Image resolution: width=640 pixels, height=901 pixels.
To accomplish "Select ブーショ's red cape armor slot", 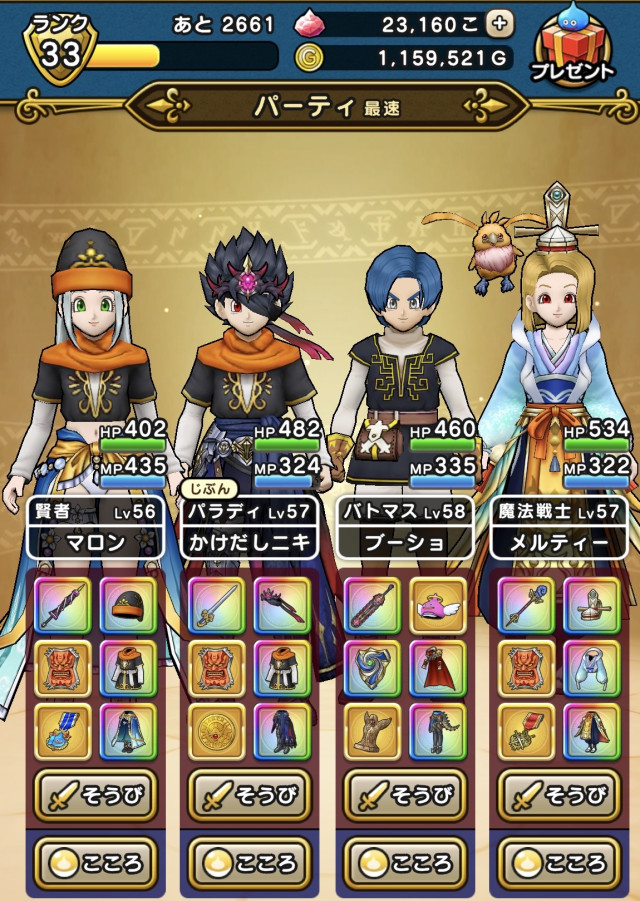I will click(438, 669).
